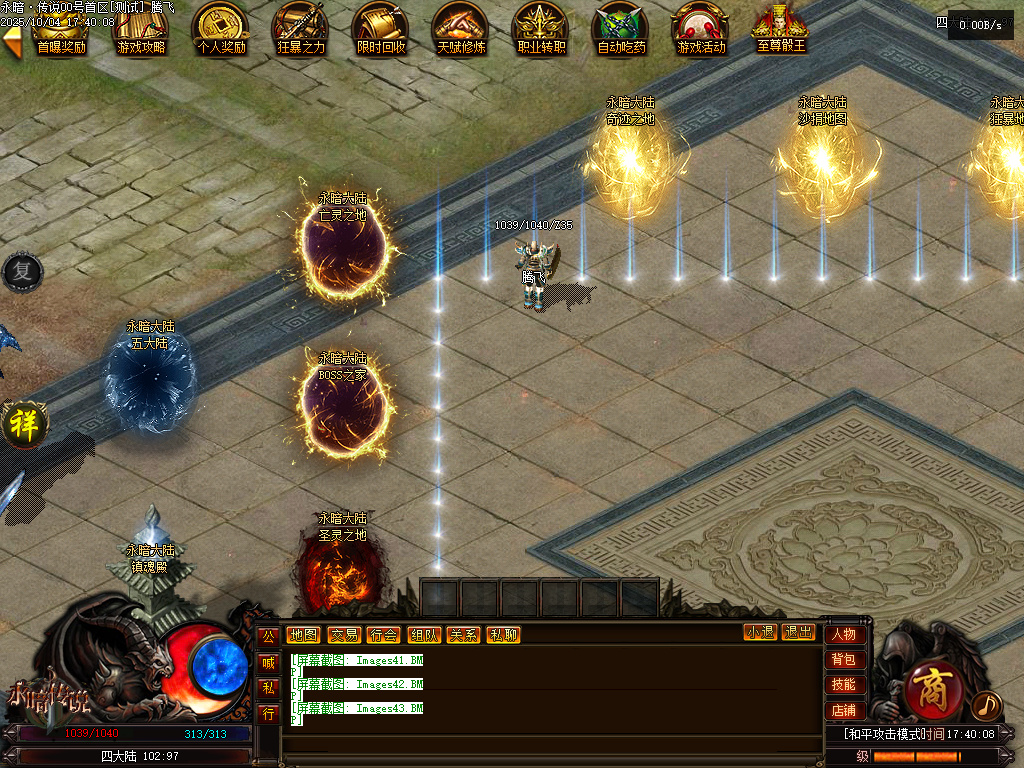This screenshot has width=1024, height=768.
Task: Click the 小退 logout button
Action: click(760, 632)
